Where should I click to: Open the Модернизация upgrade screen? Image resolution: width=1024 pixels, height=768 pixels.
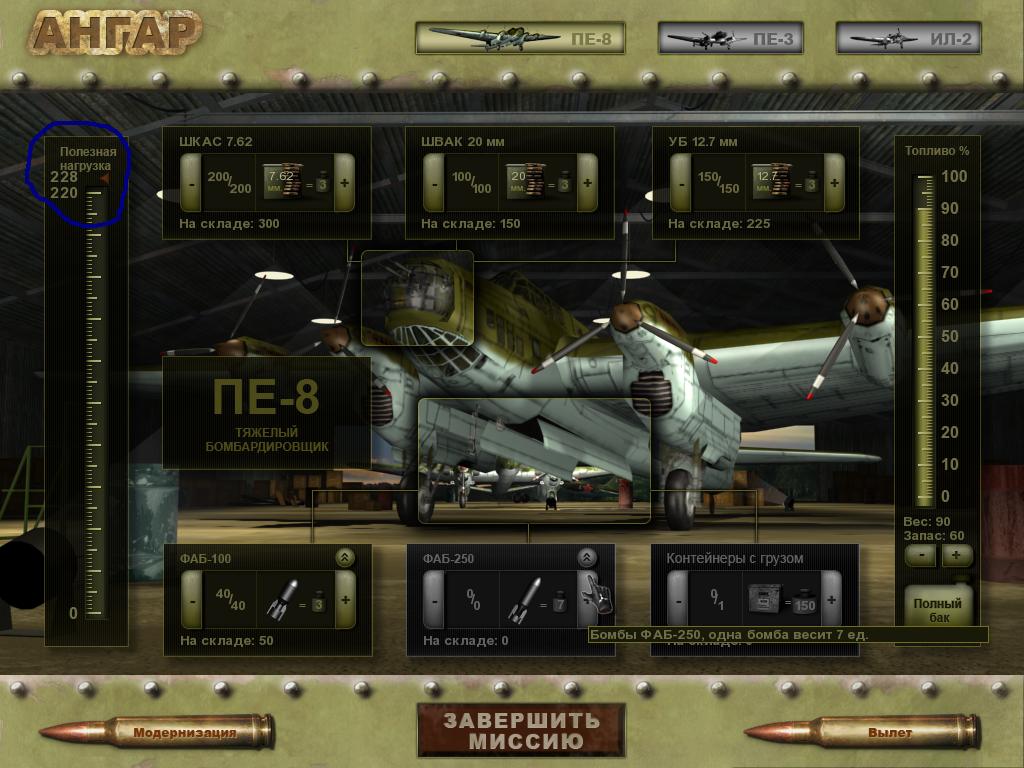tap(185, 733)
